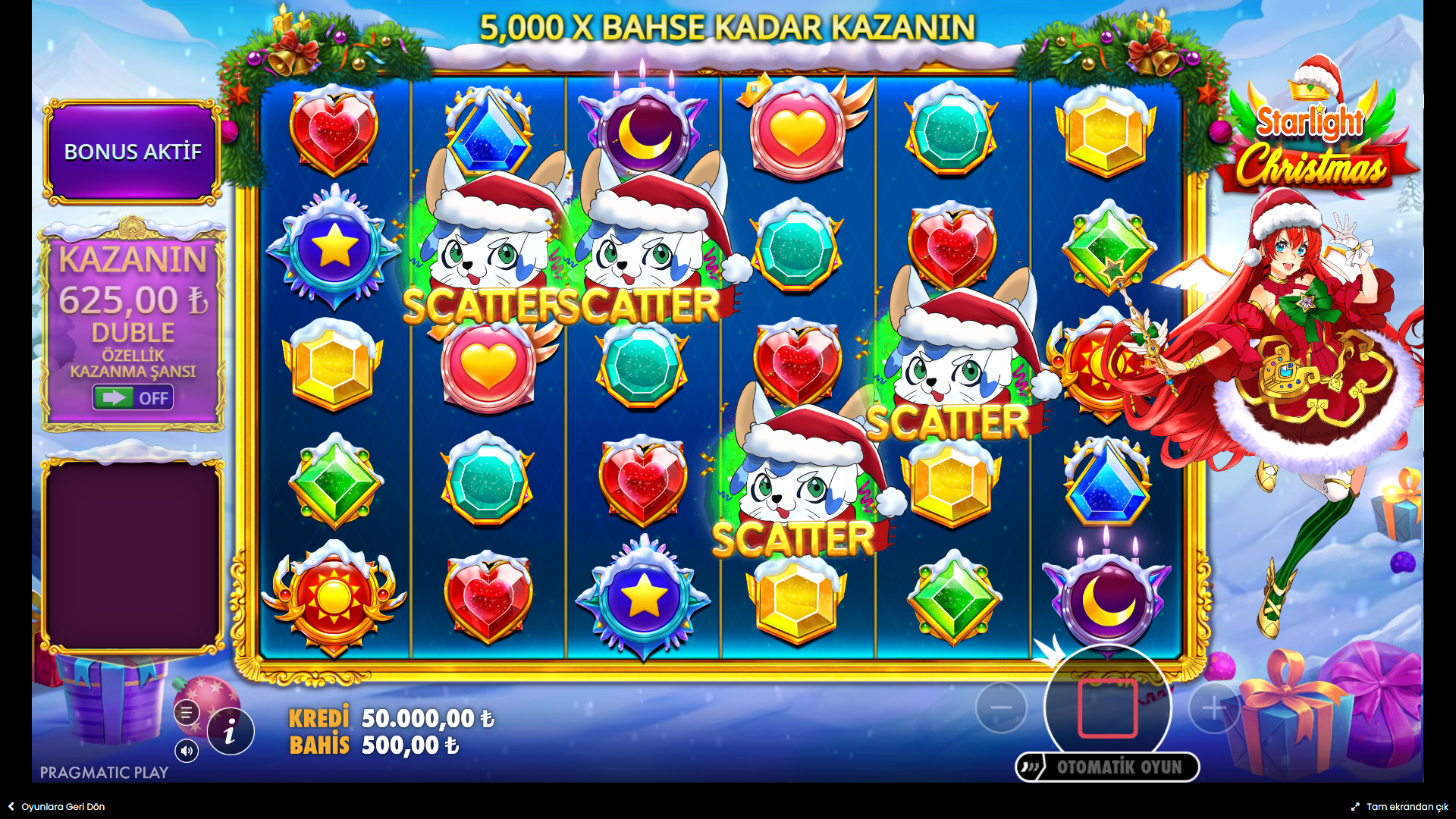Exit fullscreen with Tam ekrandan çık

pos(1400,807)
